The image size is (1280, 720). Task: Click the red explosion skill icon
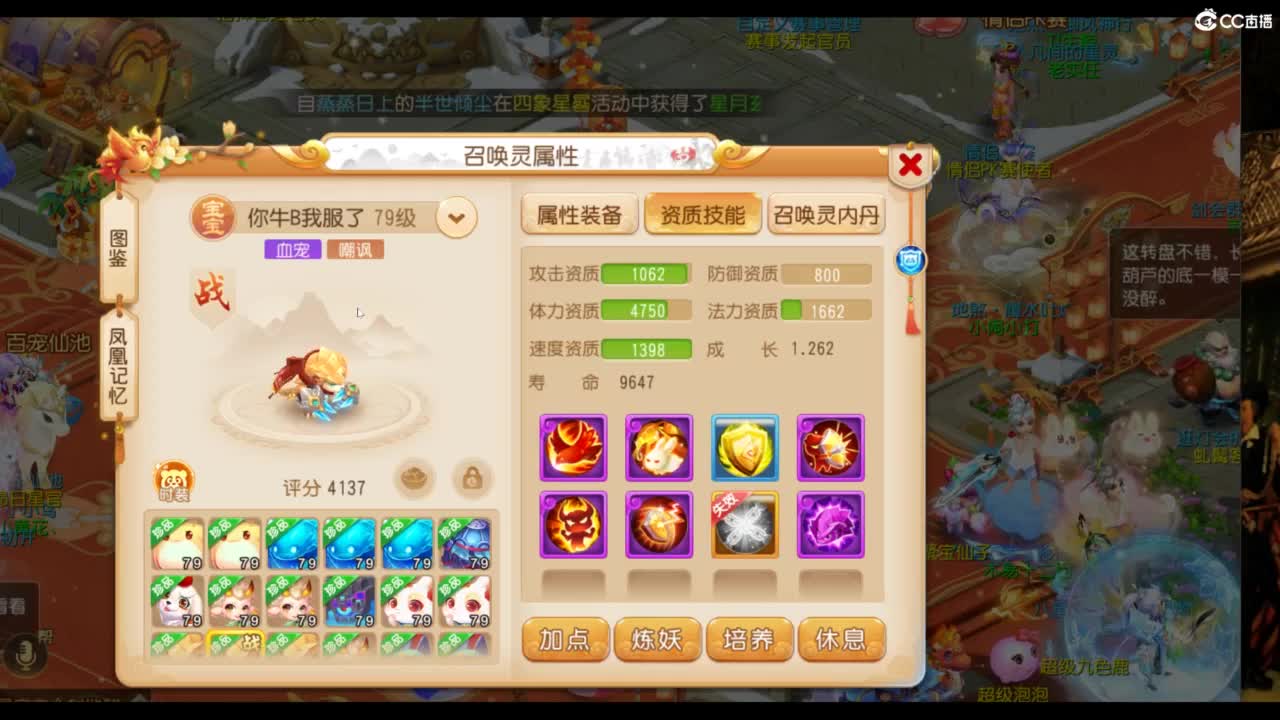(x=830, y=448)
